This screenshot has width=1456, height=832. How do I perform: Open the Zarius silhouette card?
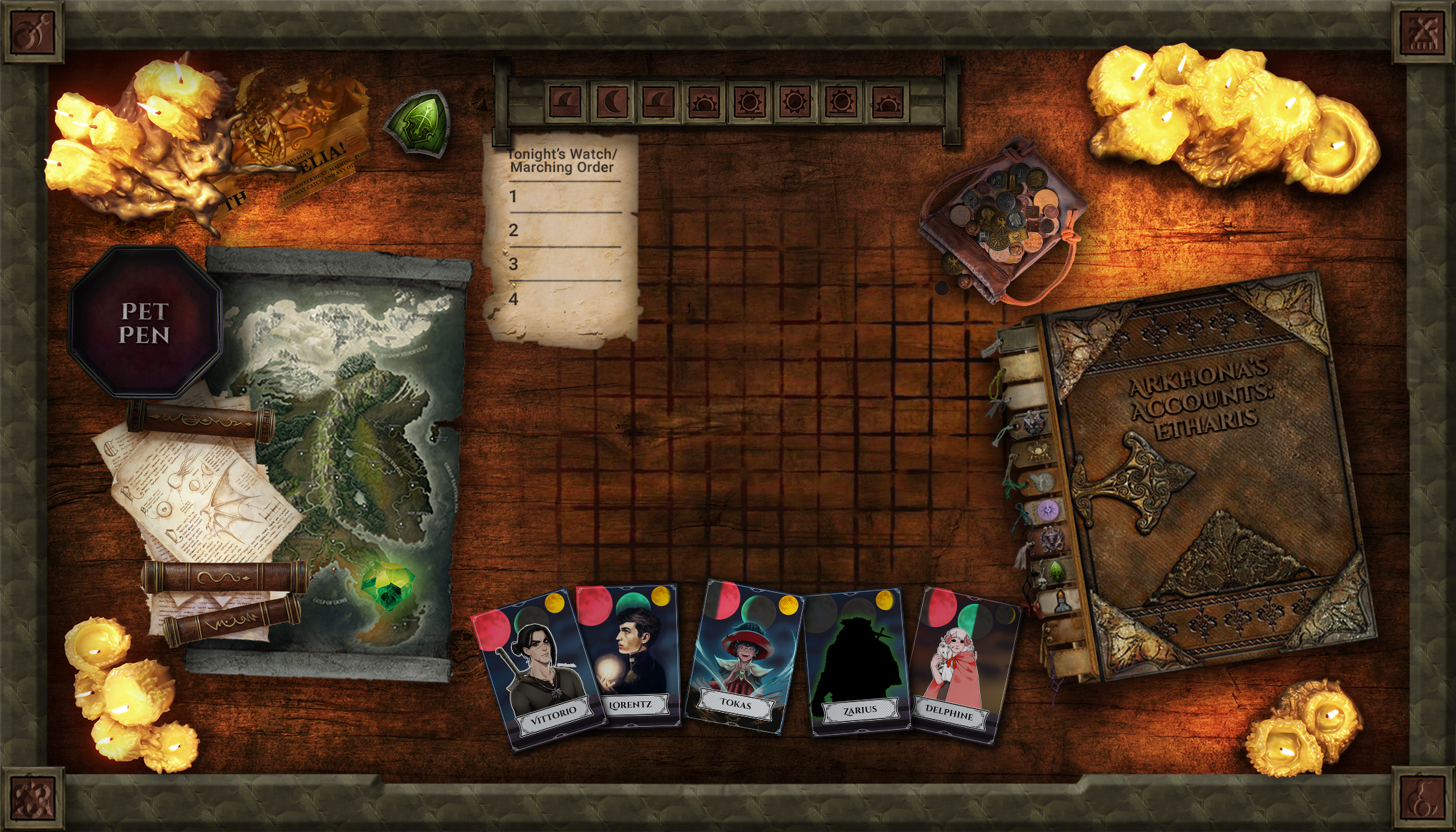click(x=856, y=663)
